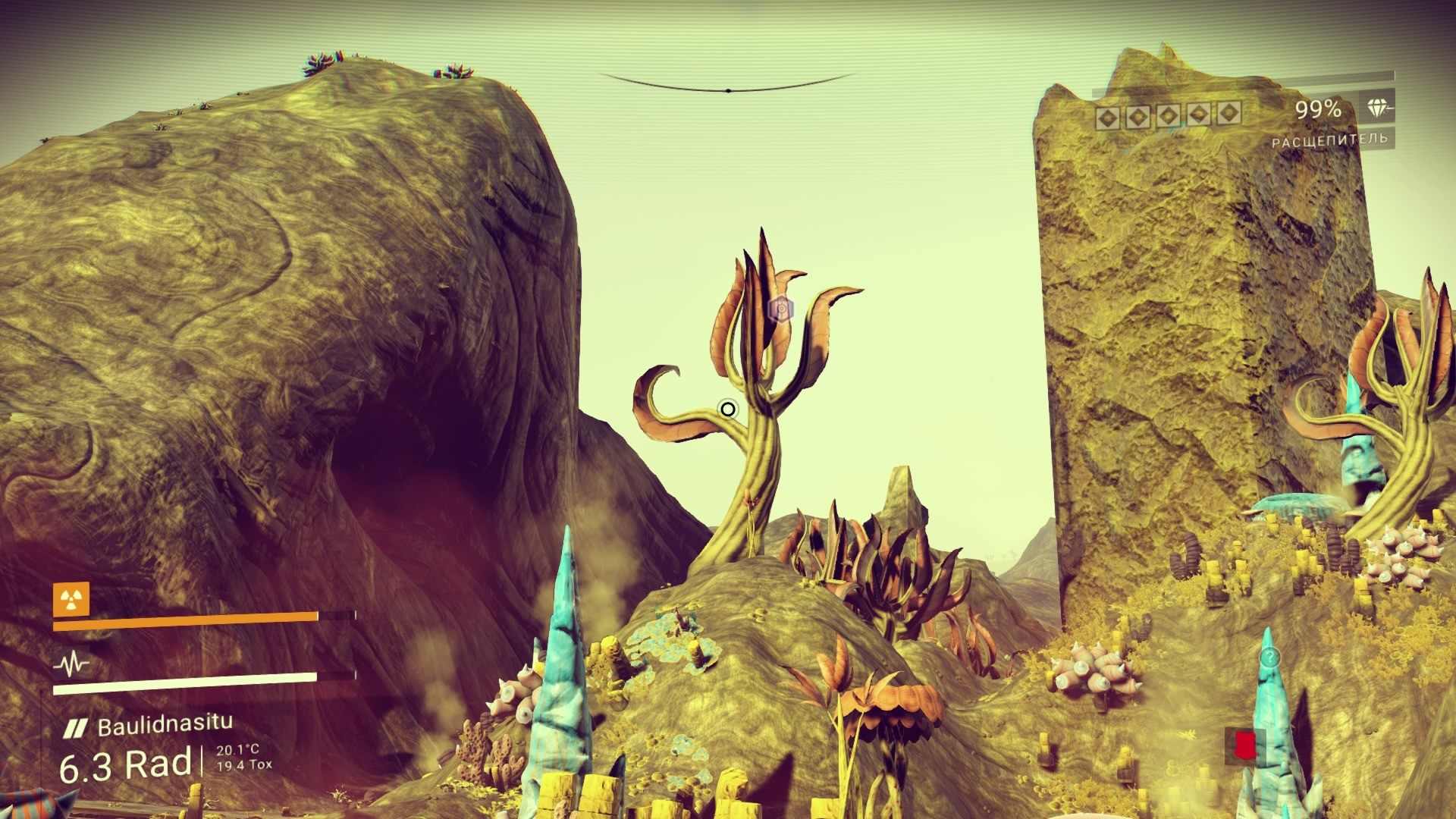This screenshot has width=1456, height=819.
Task: Click the first mining beam charge segment
Action: point(1108,115)
